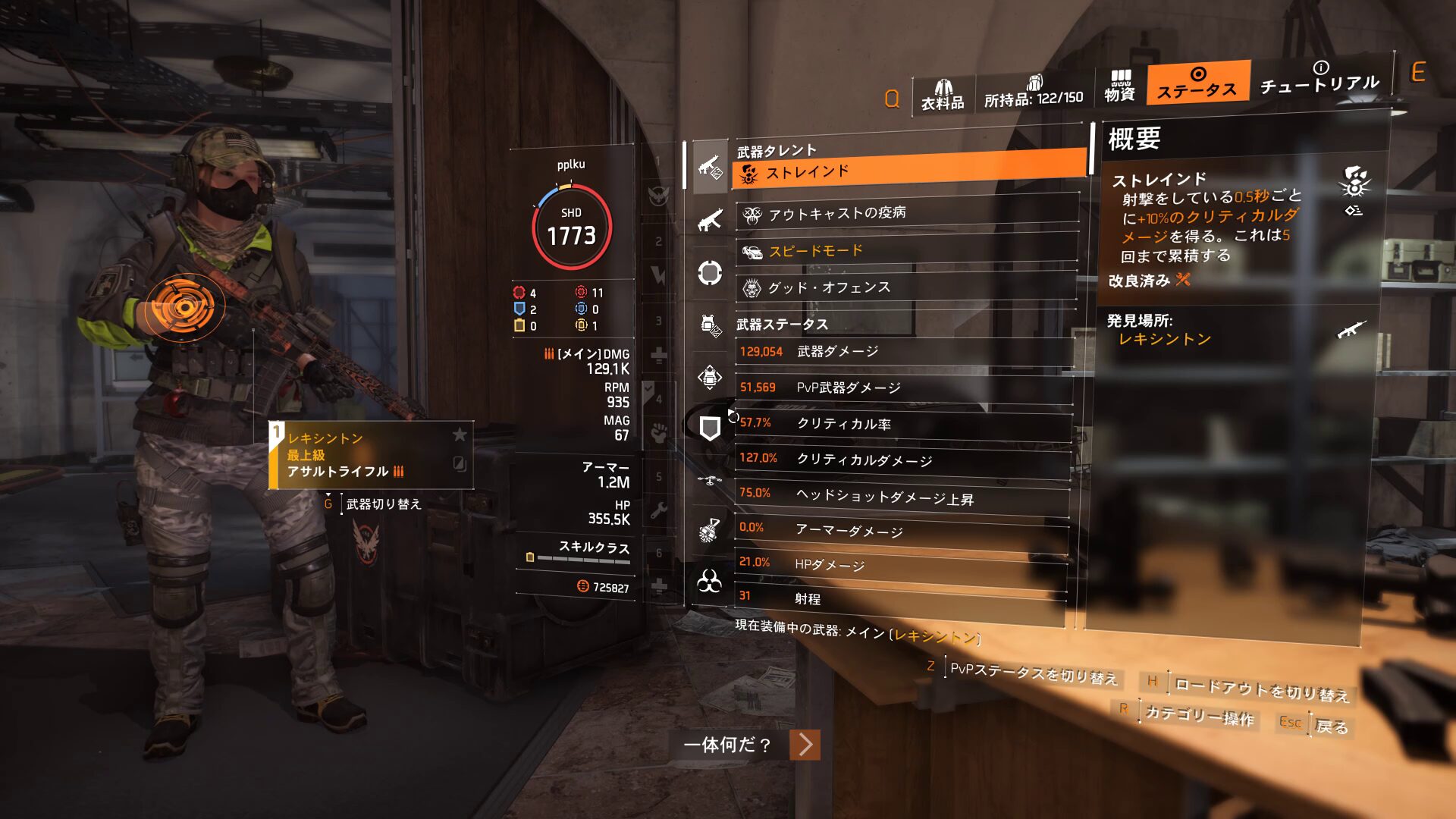This screenshot has height=819, width=1456.
Task: Select the ストレインド weapon talent row
Action: pyautogui.click(x=908, y=172)
